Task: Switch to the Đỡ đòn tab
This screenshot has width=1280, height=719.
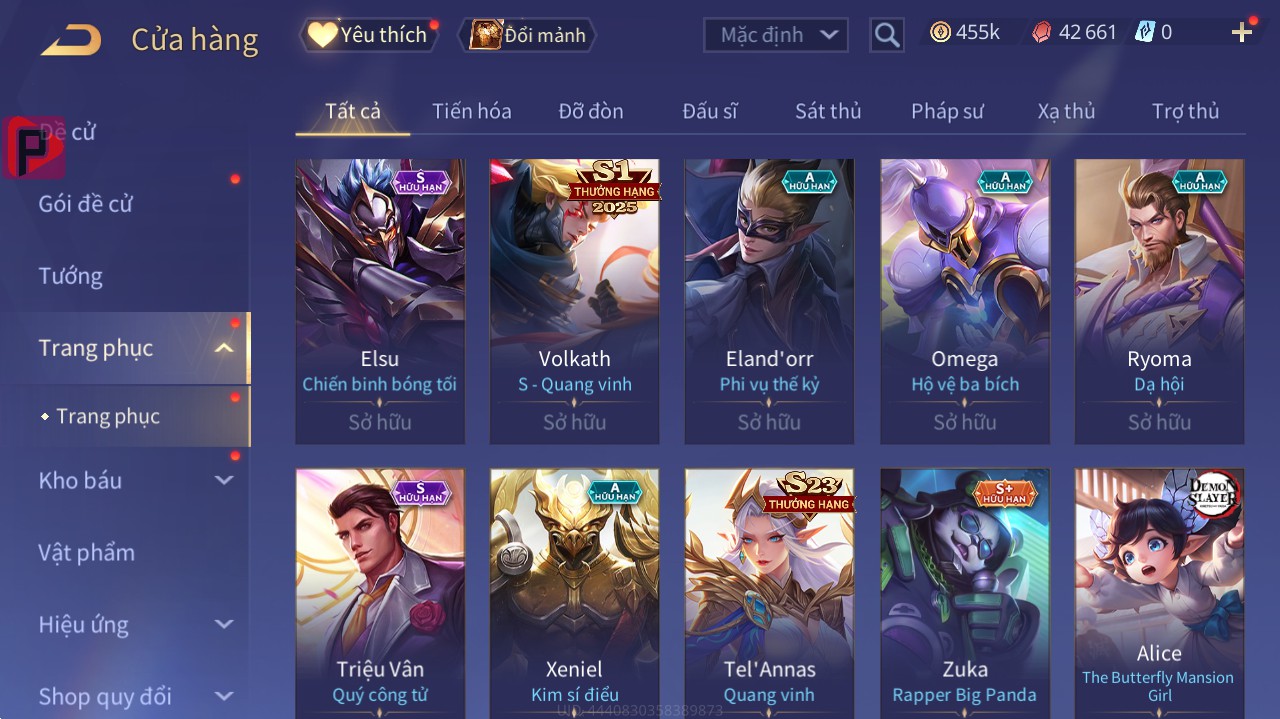Action: coord(591,111)
